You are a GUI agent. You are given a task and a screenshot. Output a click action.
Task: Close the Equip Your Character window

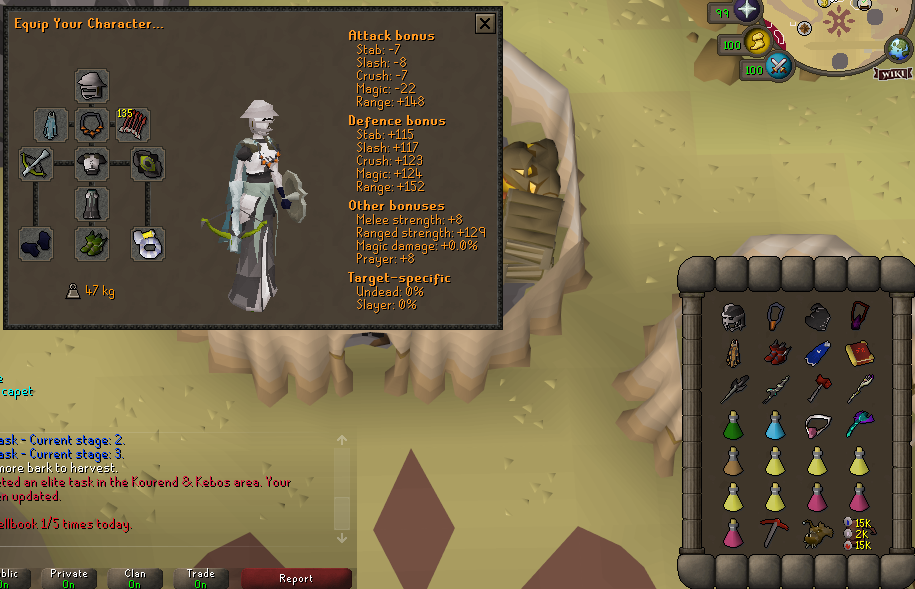[485, 24]
